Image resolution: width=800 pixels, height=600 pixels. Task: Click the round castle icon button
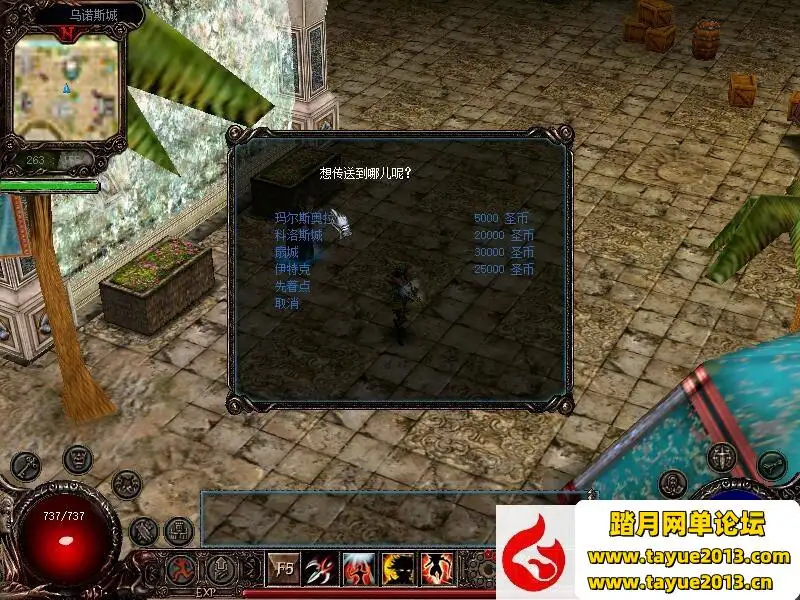point(179,530)
